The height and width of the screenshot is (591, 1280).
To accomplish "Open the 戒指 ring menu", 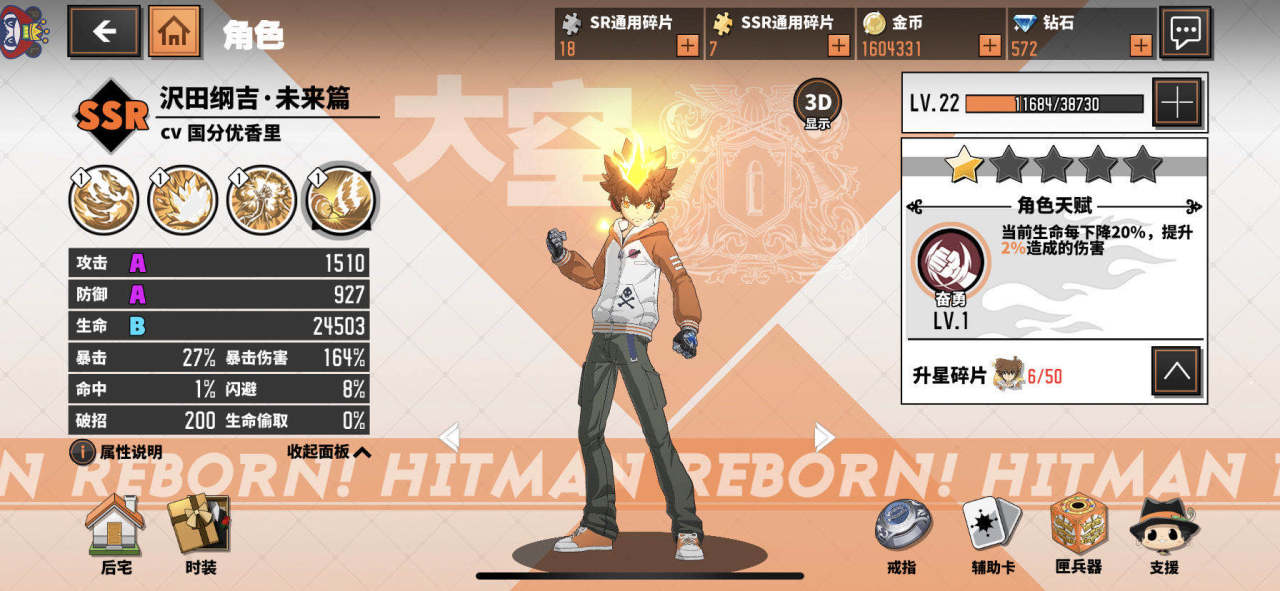I will click(x=902, y=534).
